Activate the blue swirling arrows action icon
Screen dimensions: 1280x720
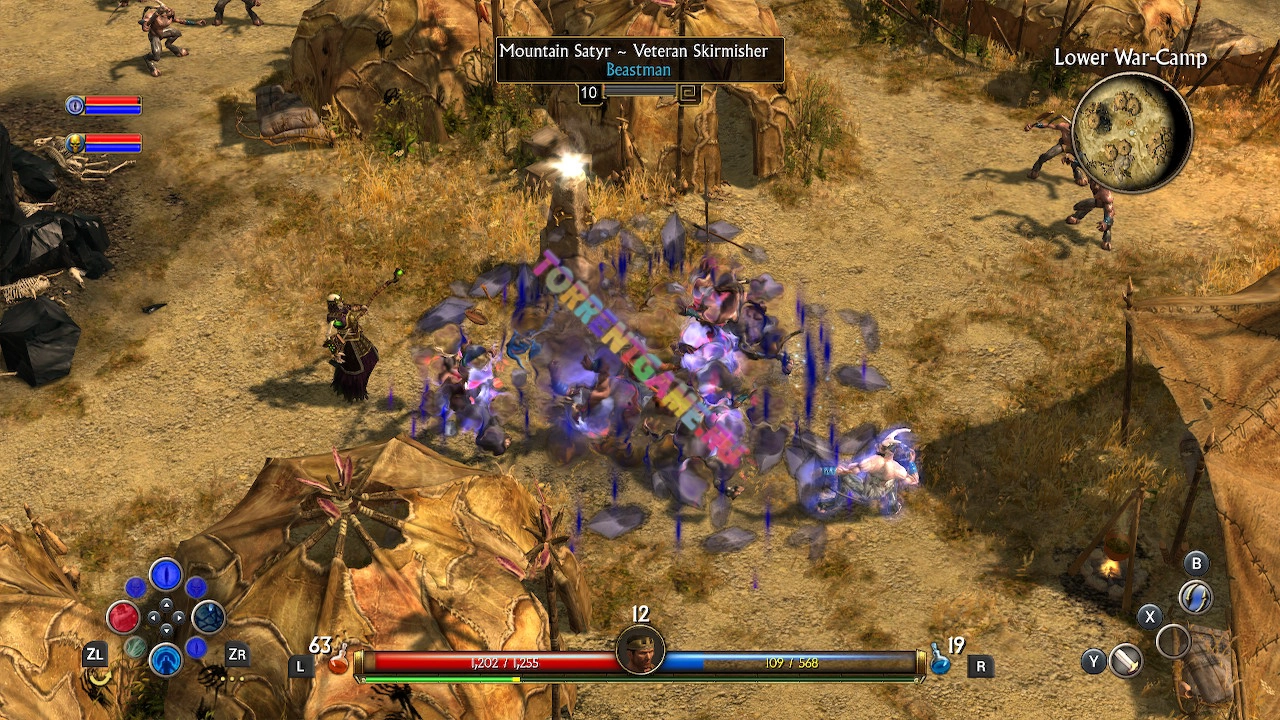coord(1195,597)
